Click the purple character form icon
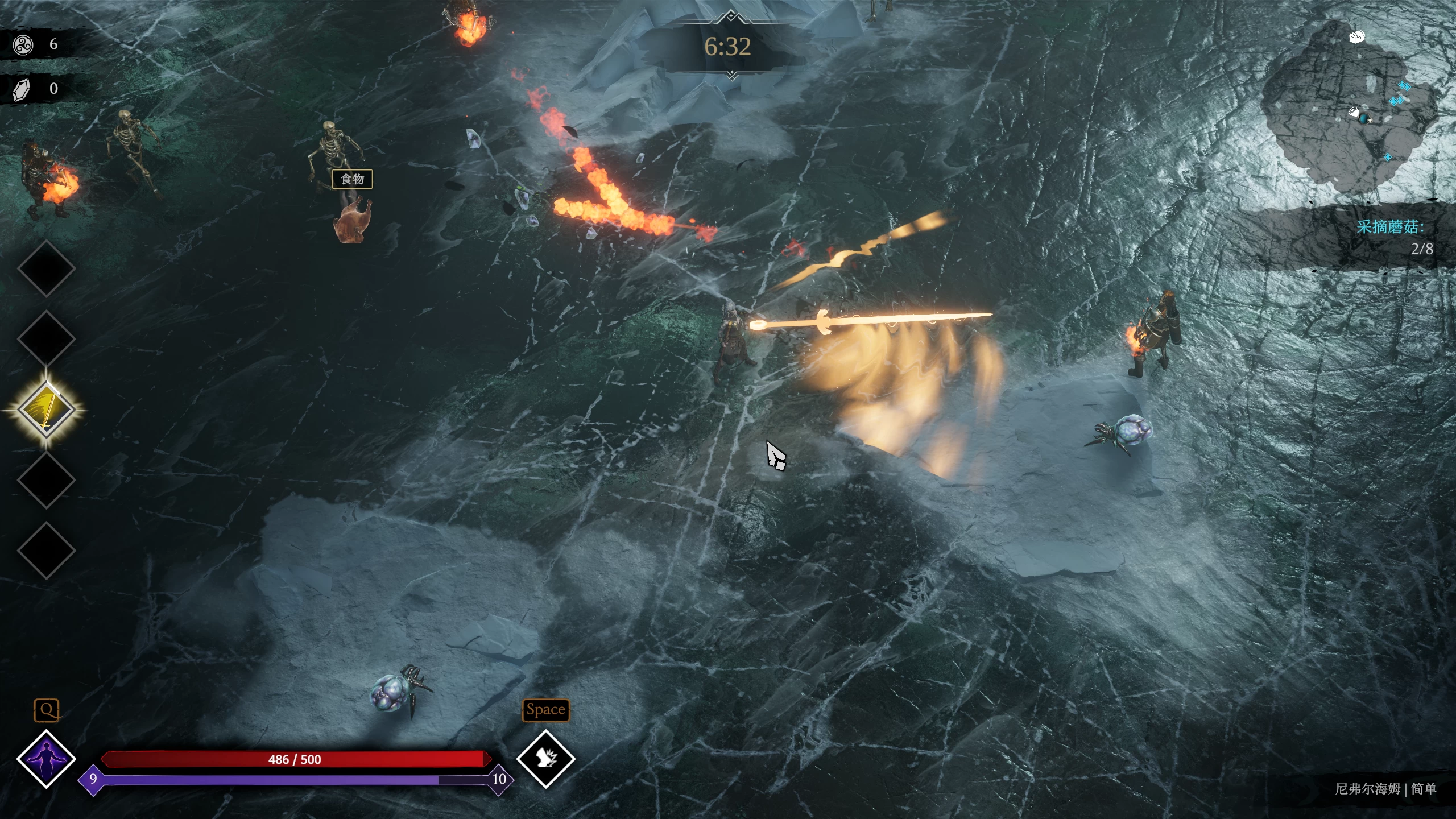The image size is (1456, 819). [45, 758]
